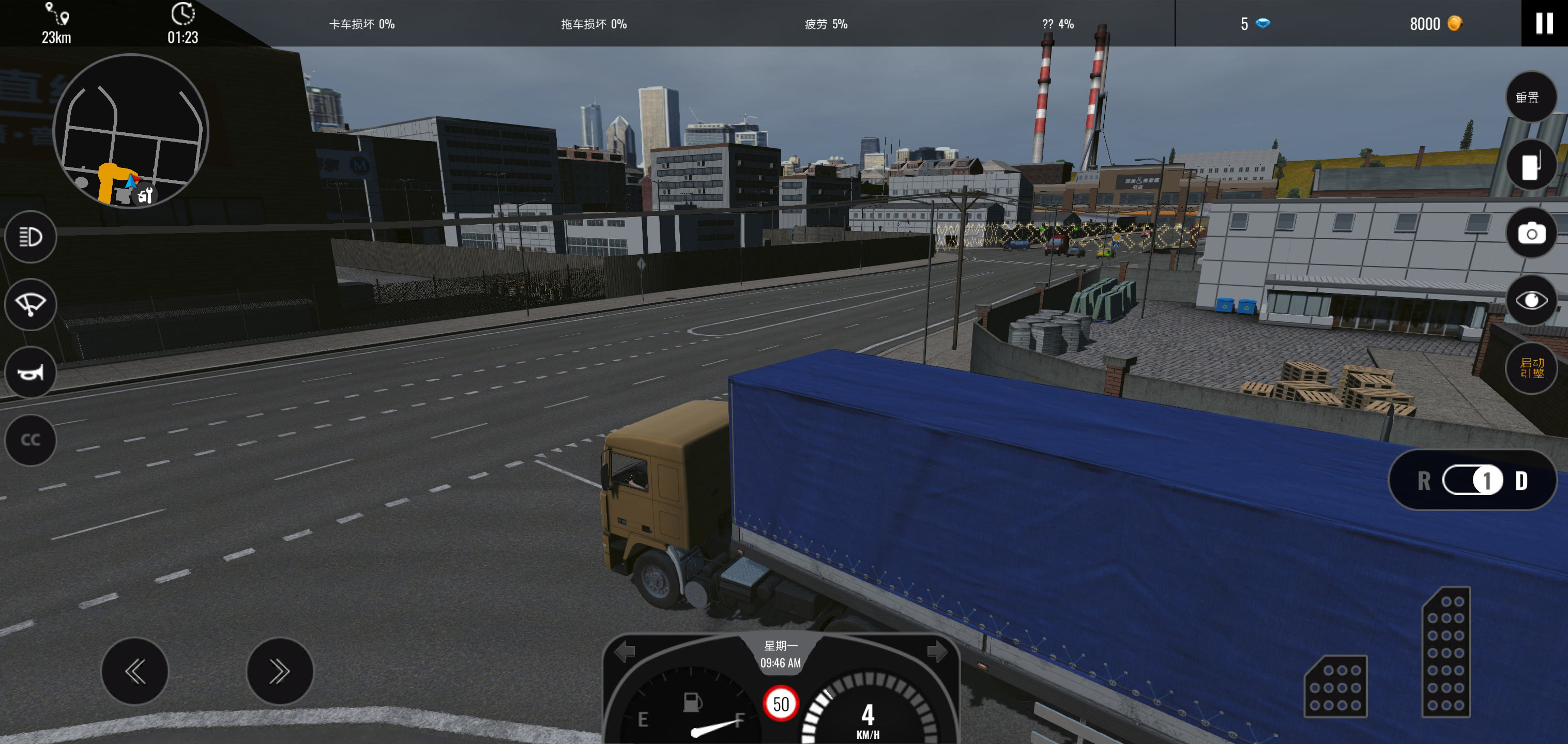
Task: Switch gear selector to reverse R
Action: coord(1424,481)
